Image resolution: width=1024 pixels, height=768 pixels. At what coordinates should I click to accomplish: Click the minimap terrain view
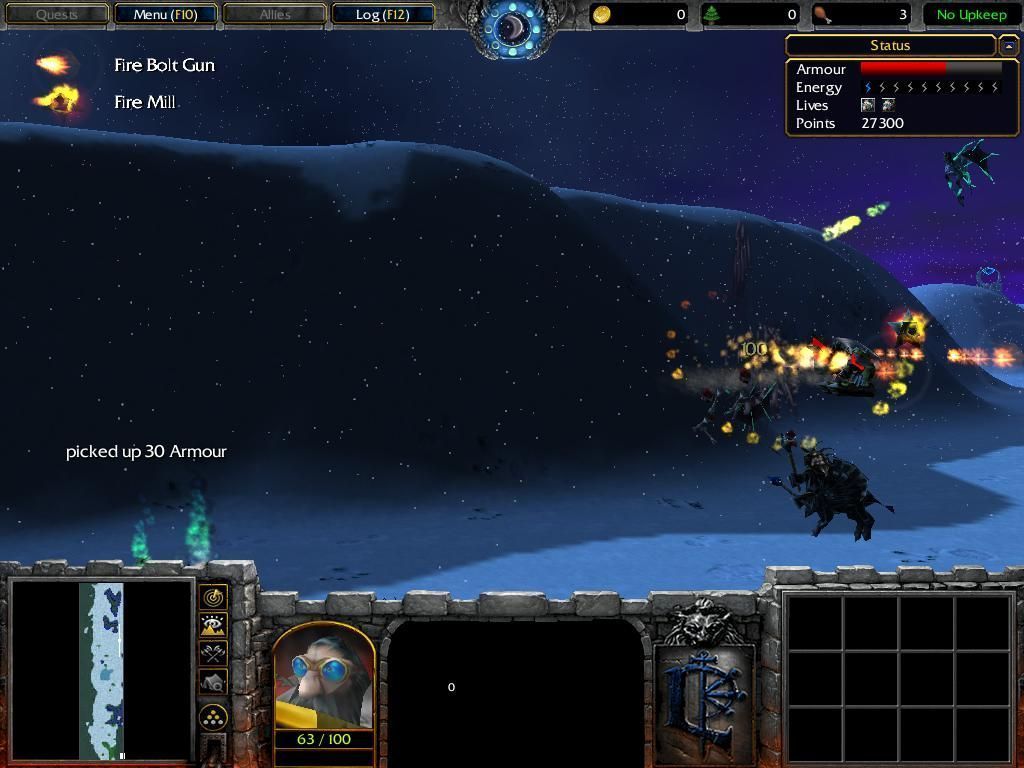[101, 670]
